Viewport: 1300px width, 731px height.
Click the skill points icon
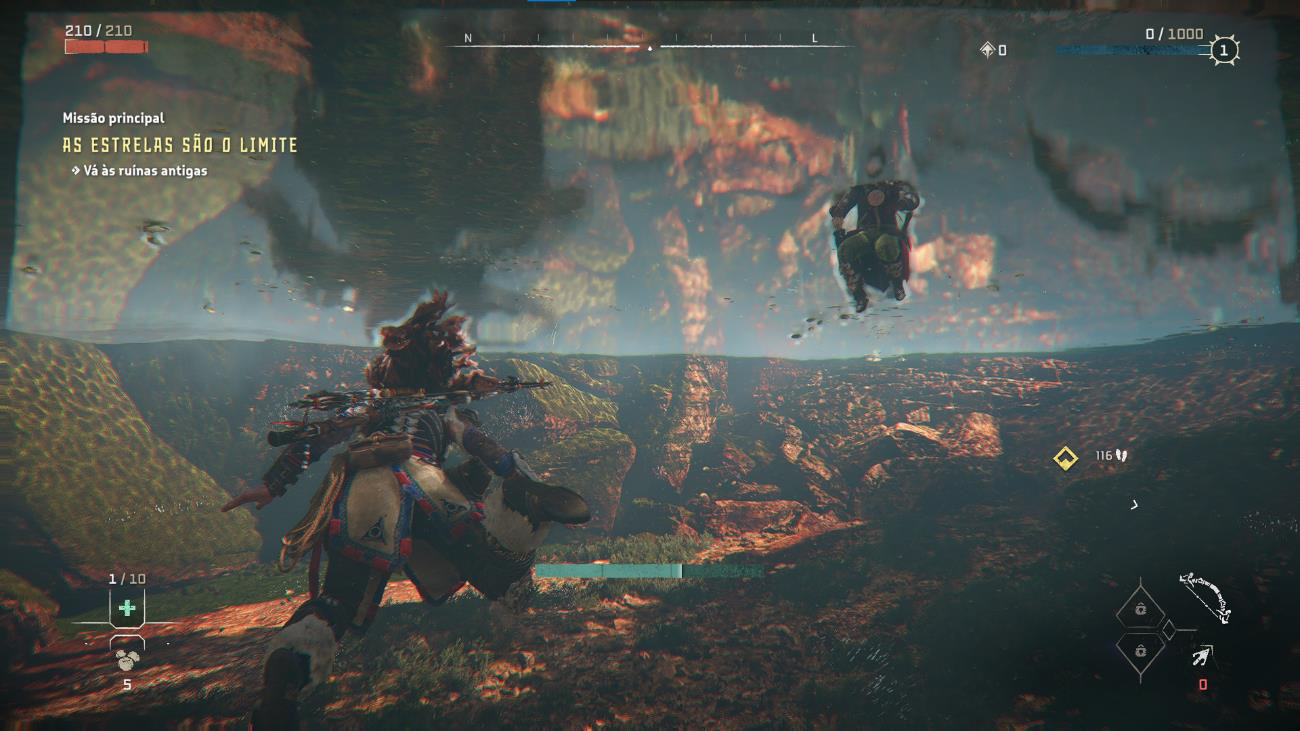pos(987,50)
